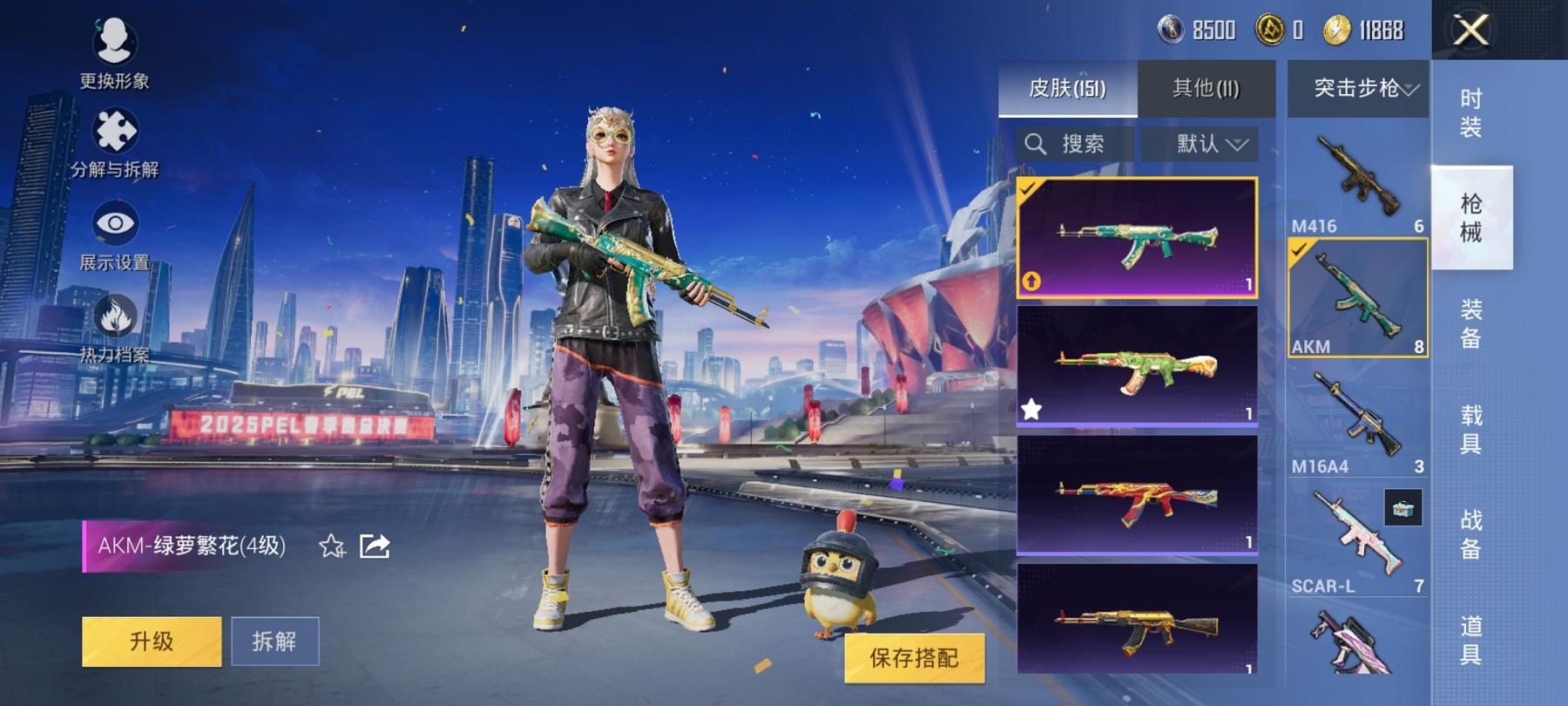Screen dimensions: 1568x706
Task: Open the 更换形象 (change avatar) icon
Action: (x=113, y=42)
